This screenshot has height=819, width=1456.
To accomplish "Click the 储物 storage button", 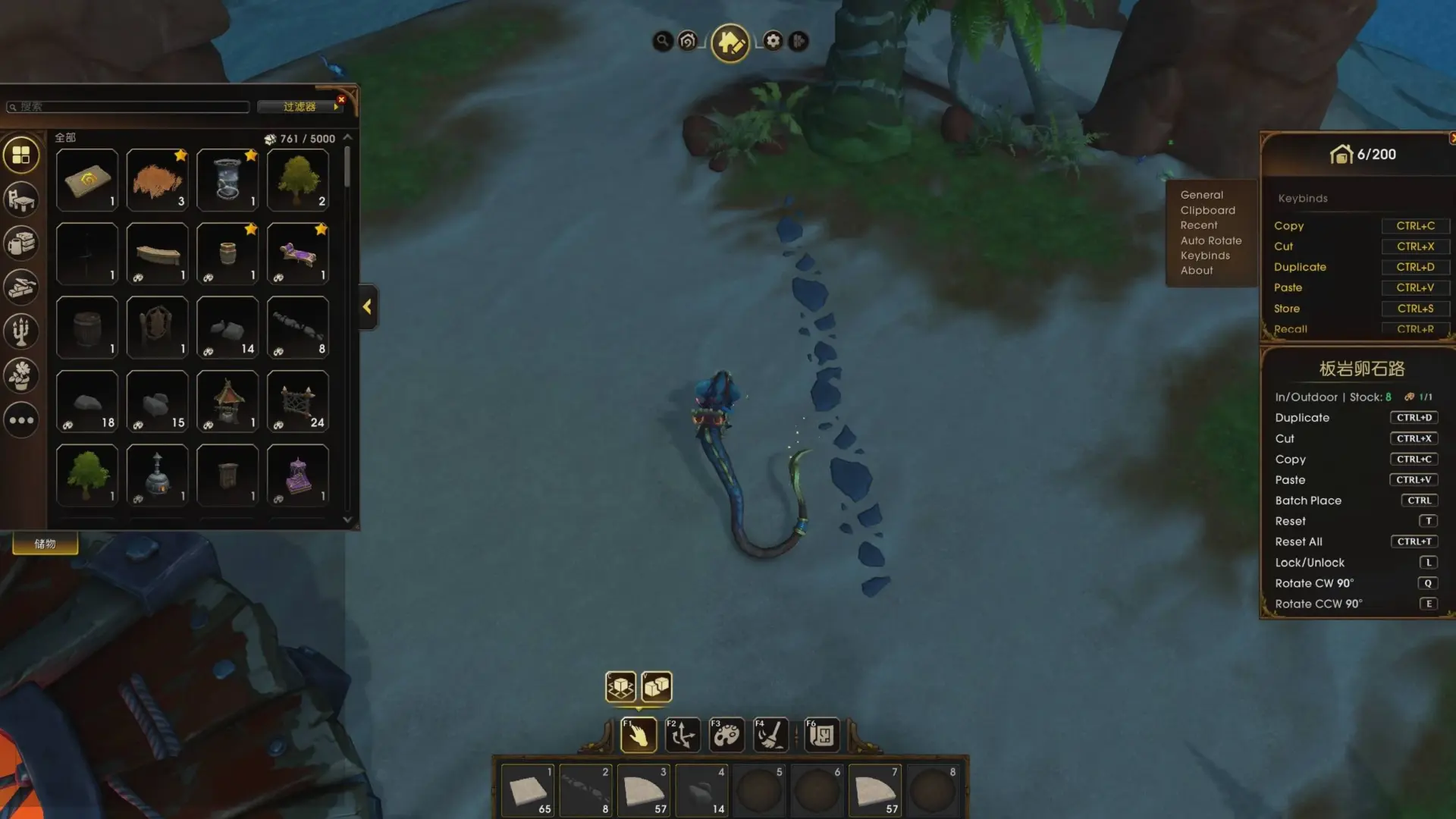I will click(44, 543).
